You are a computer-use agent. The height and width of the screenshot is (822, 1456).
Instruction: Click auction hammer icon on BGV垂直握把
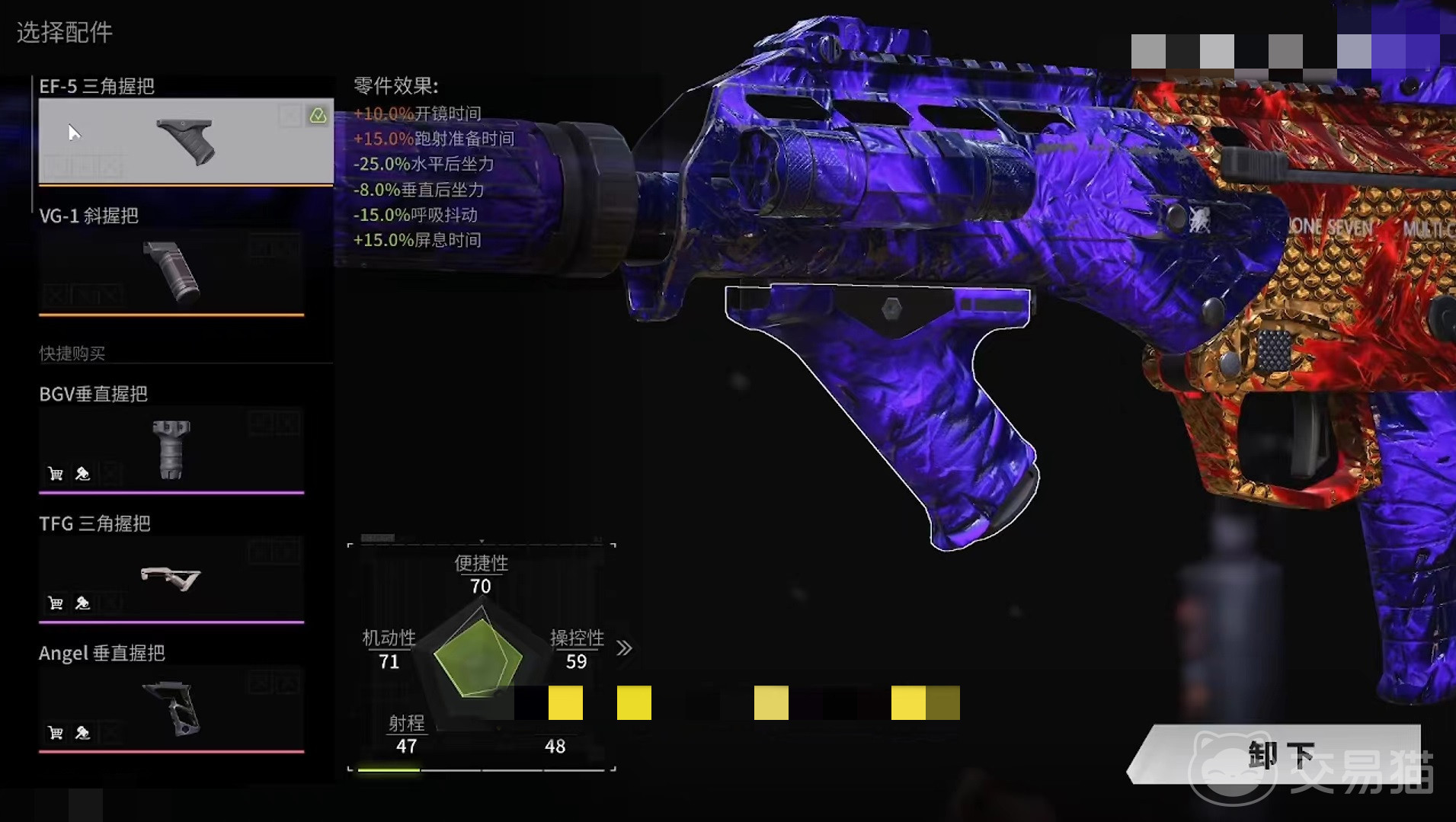click(82, 474)
